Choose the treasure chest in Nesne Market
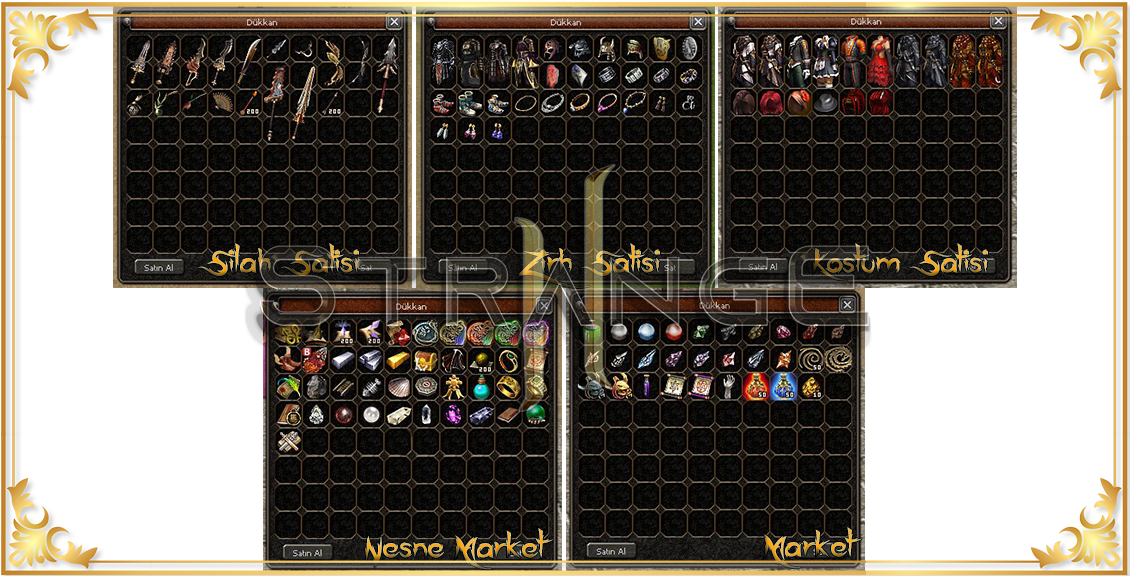This screenshot has height=576, width=1130. click(425, 359)
